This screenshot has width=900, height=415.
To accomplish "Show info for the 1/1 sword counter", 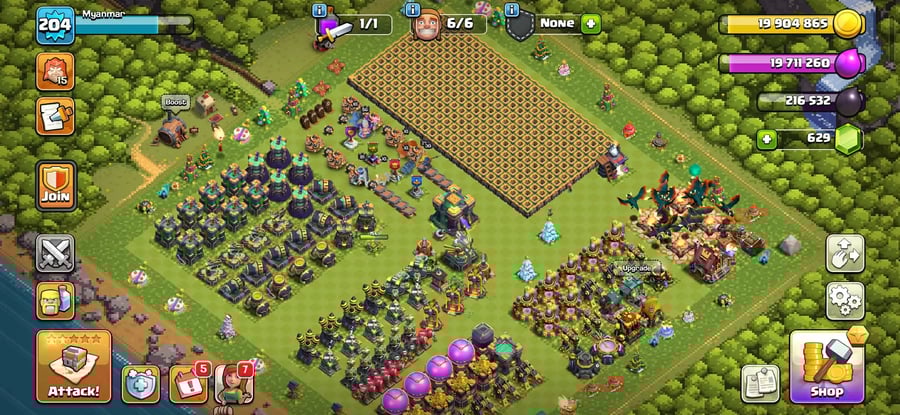I will 320,10.
